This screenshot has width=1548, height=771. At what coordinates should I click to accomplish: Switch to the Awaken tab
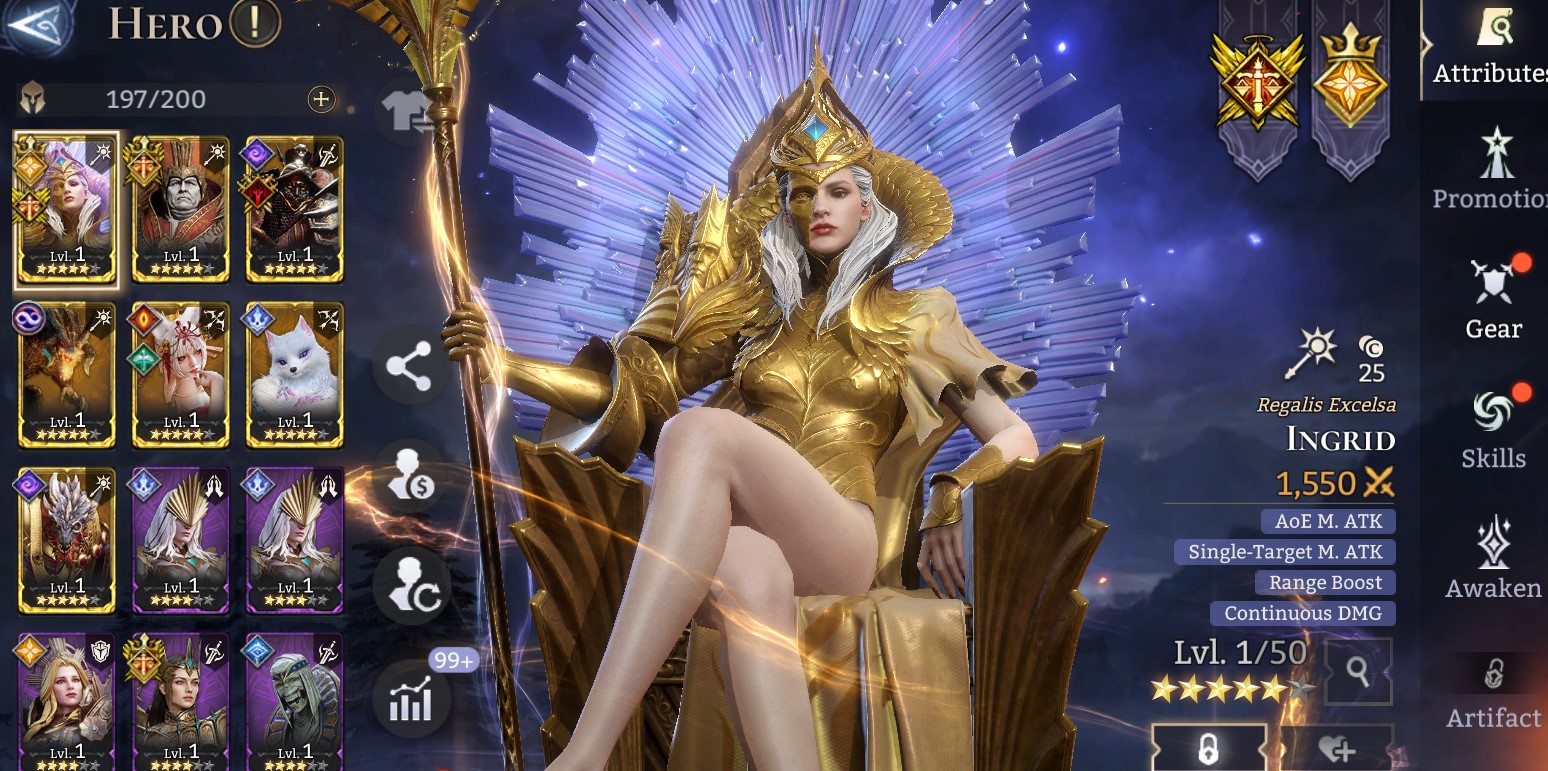pyautogui.click(x=1494, y=560)
